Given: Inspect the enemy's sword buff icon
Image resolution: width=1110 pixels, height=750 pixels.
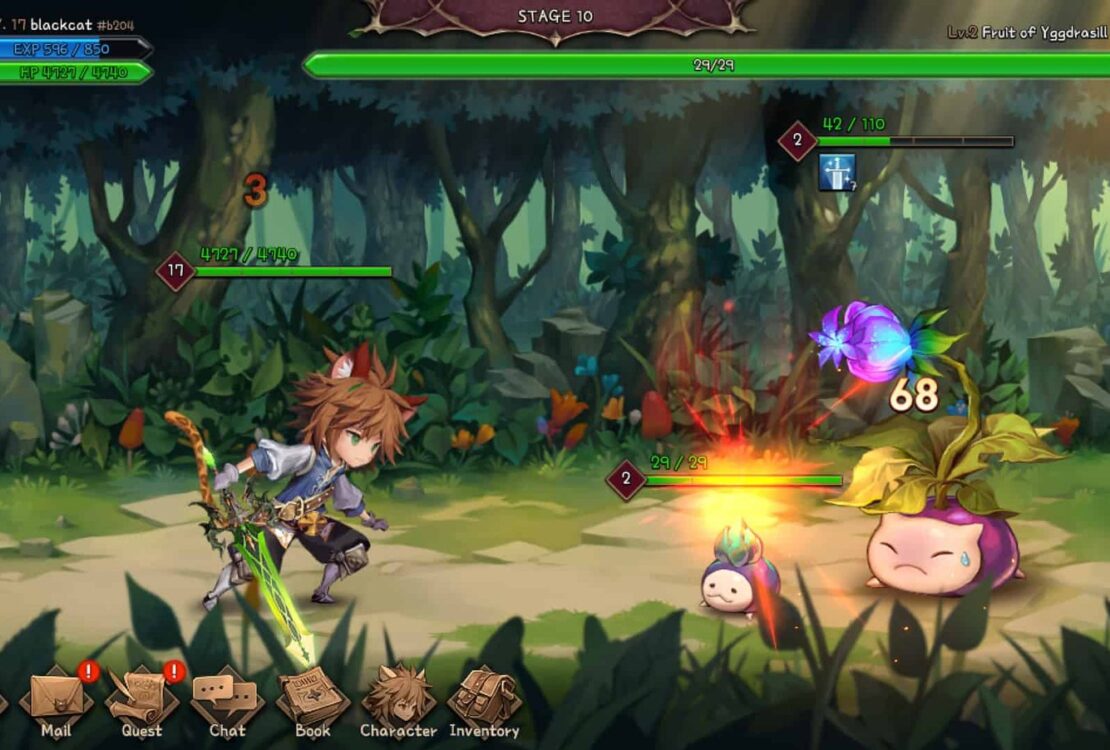Looking at the screenshot, I should coord(837,172).
